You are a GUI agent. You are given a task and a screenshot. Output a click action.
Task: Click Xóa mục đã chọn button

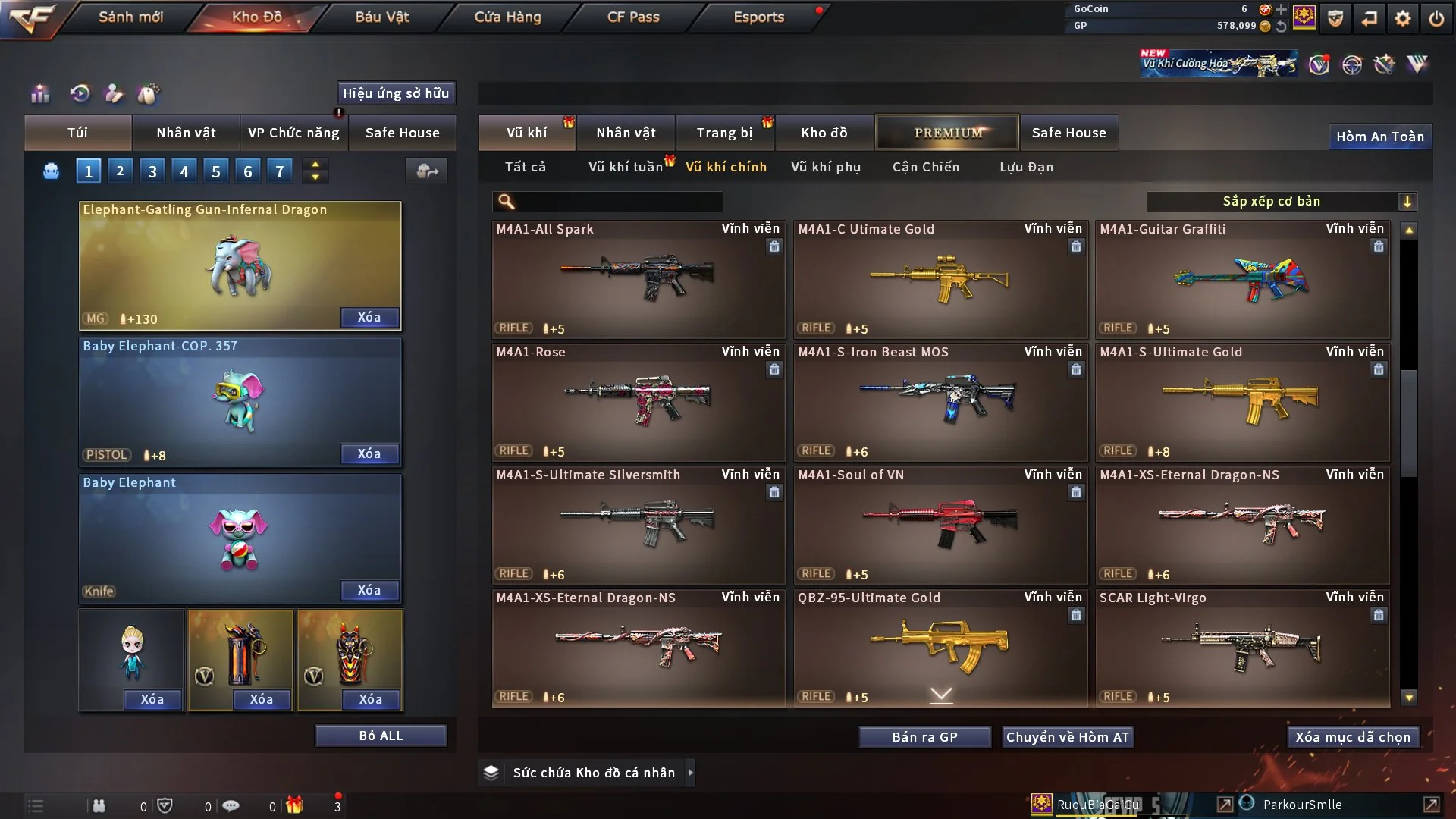(x=1353, y=737)
